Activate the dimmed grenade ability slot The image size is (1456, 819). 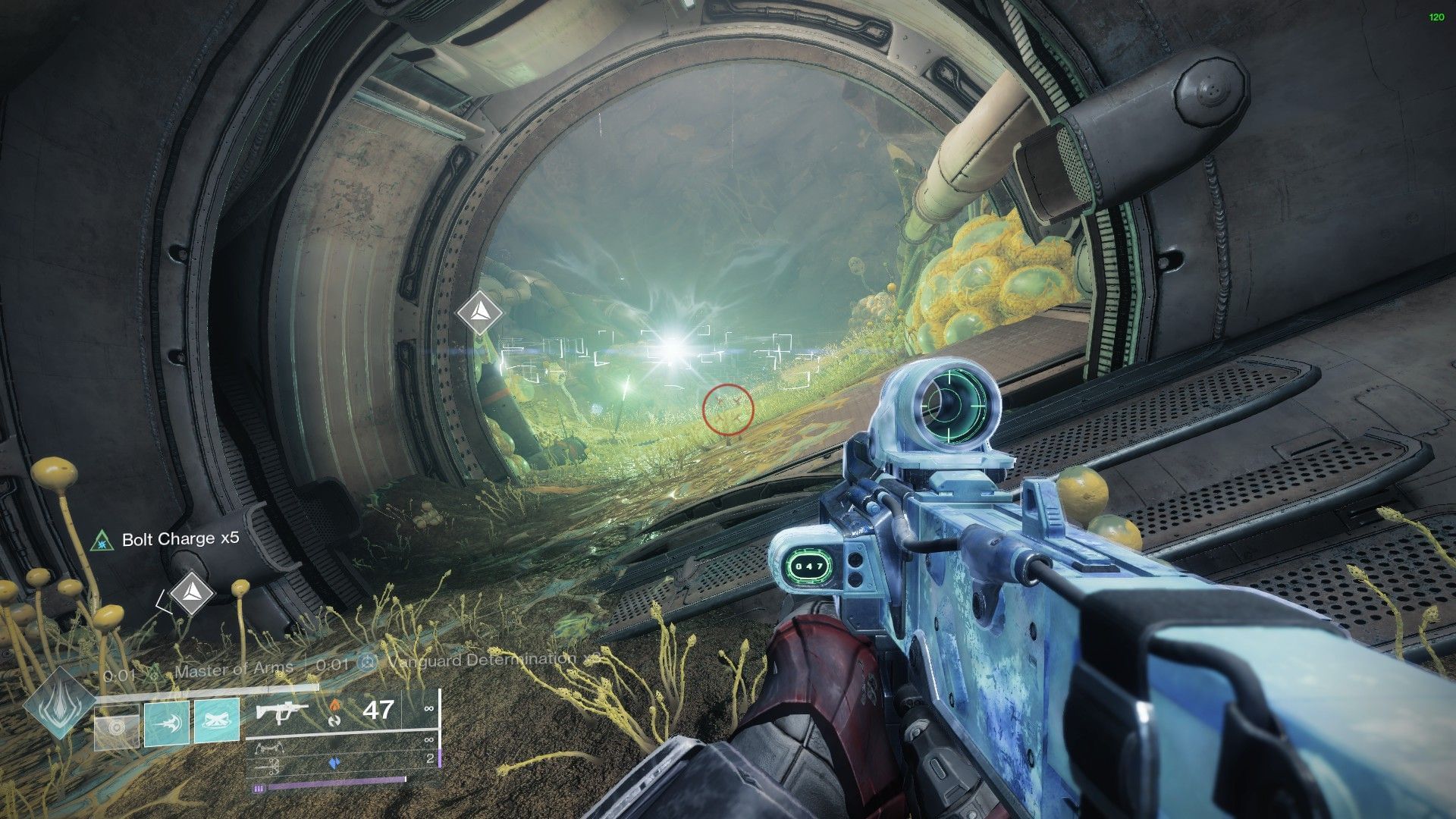[x=117, y=726]
